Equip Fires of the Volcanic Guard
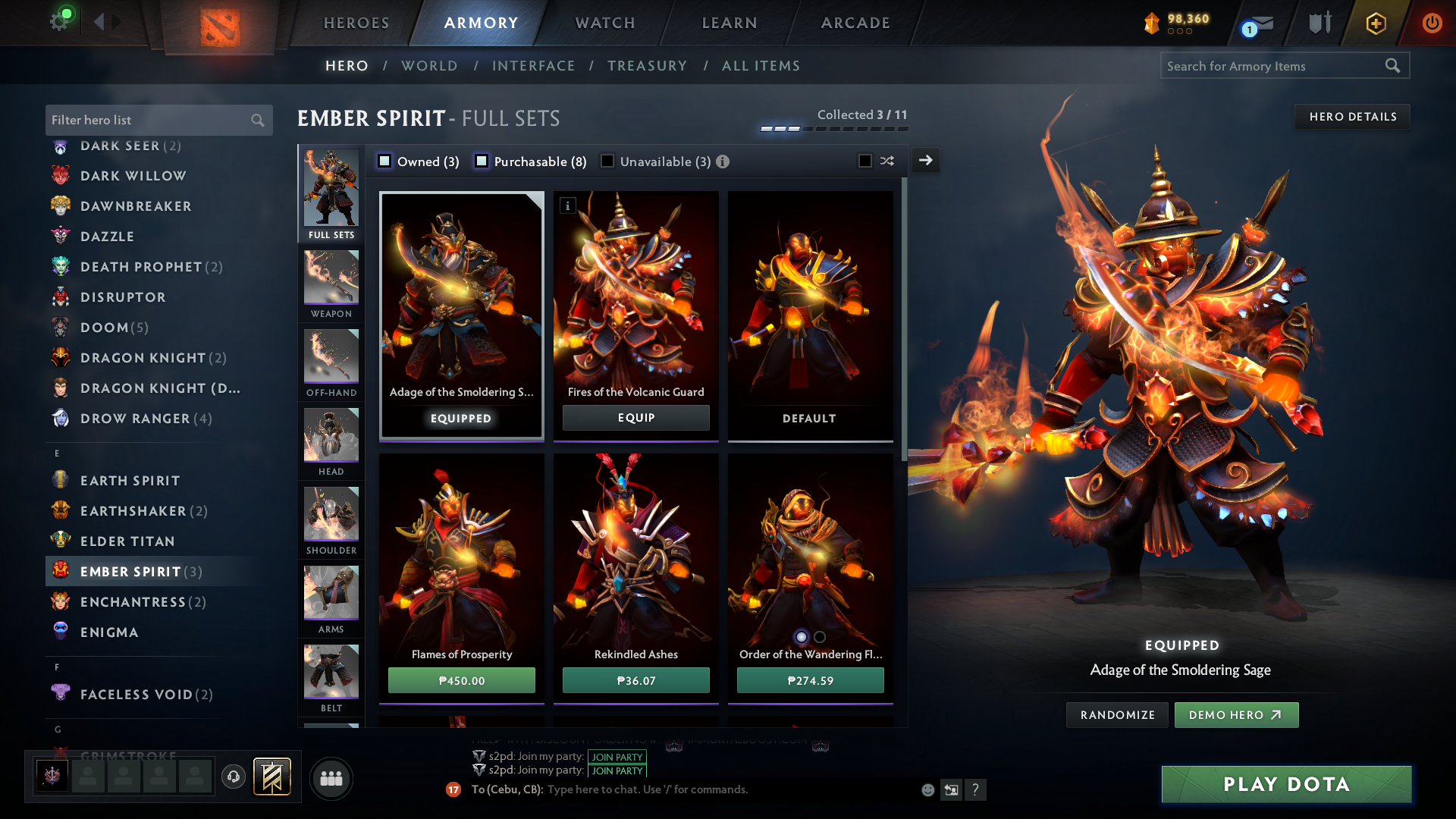The height and width of the screenshot is (819, 1456). [x=635, y=418]
